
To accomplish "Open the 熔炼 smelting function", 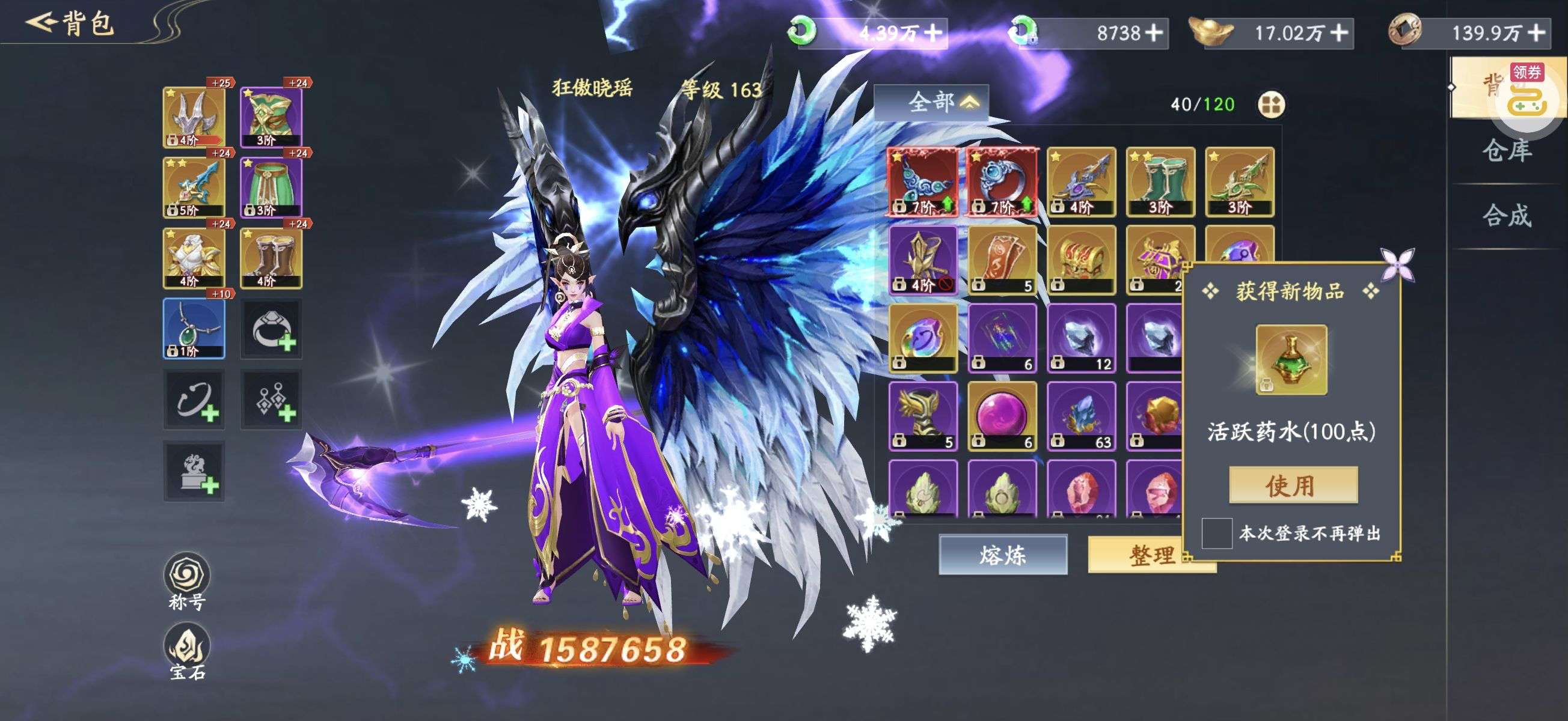I will (x=1002, y=555).
